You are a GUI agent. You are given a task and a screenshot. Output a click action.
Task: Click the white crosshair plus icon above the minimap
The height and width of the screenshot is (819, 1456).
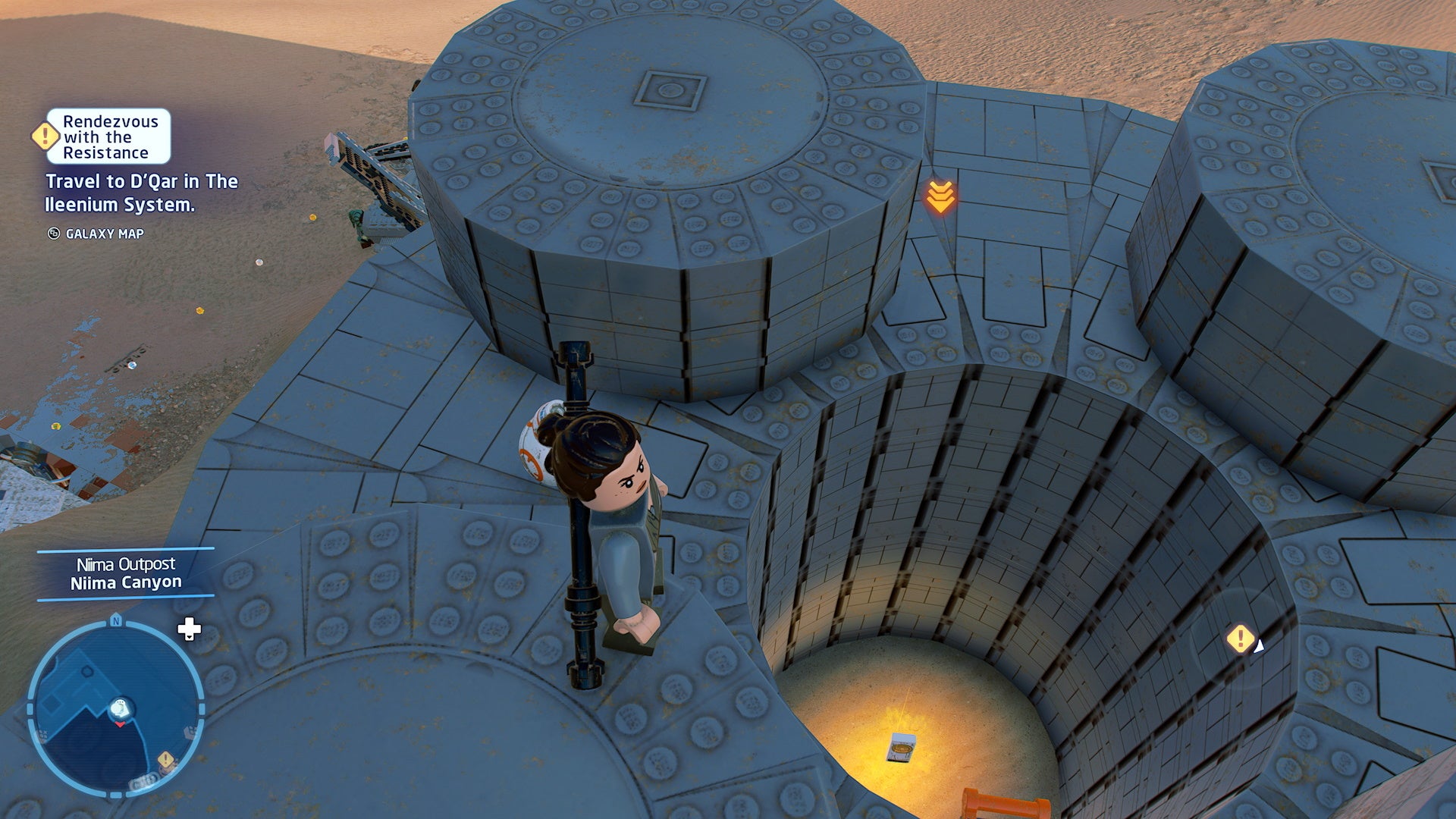pyautogui.click(x=189, y=628)
